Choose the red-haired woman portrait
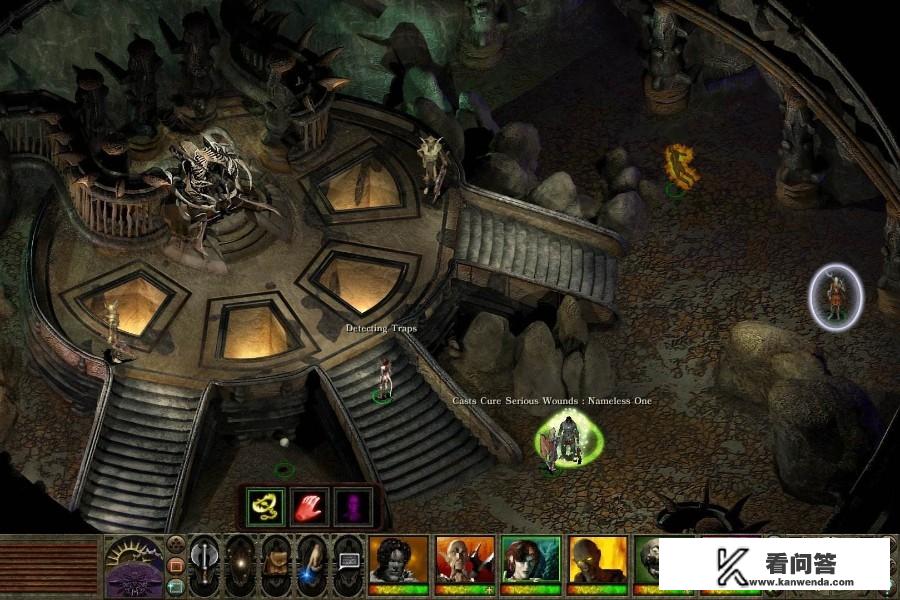Screen dimensions: 900x600 (531, 560)
